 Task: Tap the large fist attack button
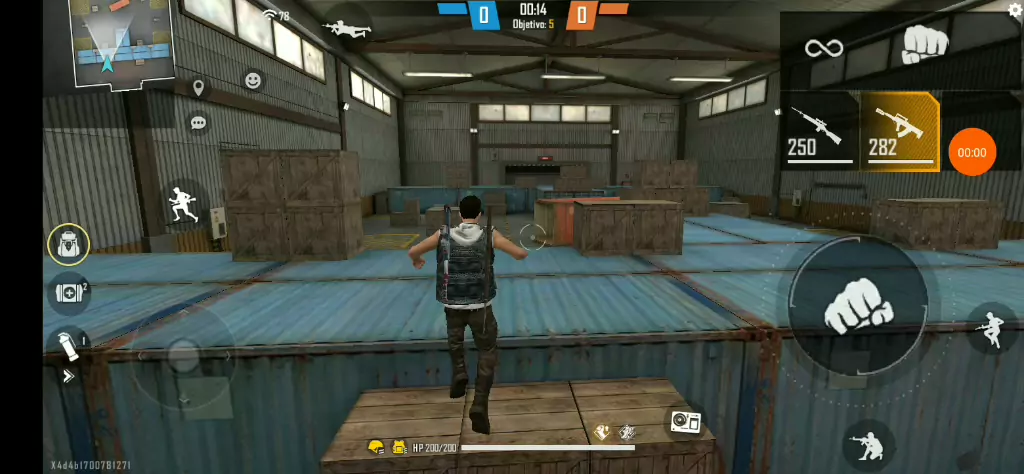coord(857,306)
